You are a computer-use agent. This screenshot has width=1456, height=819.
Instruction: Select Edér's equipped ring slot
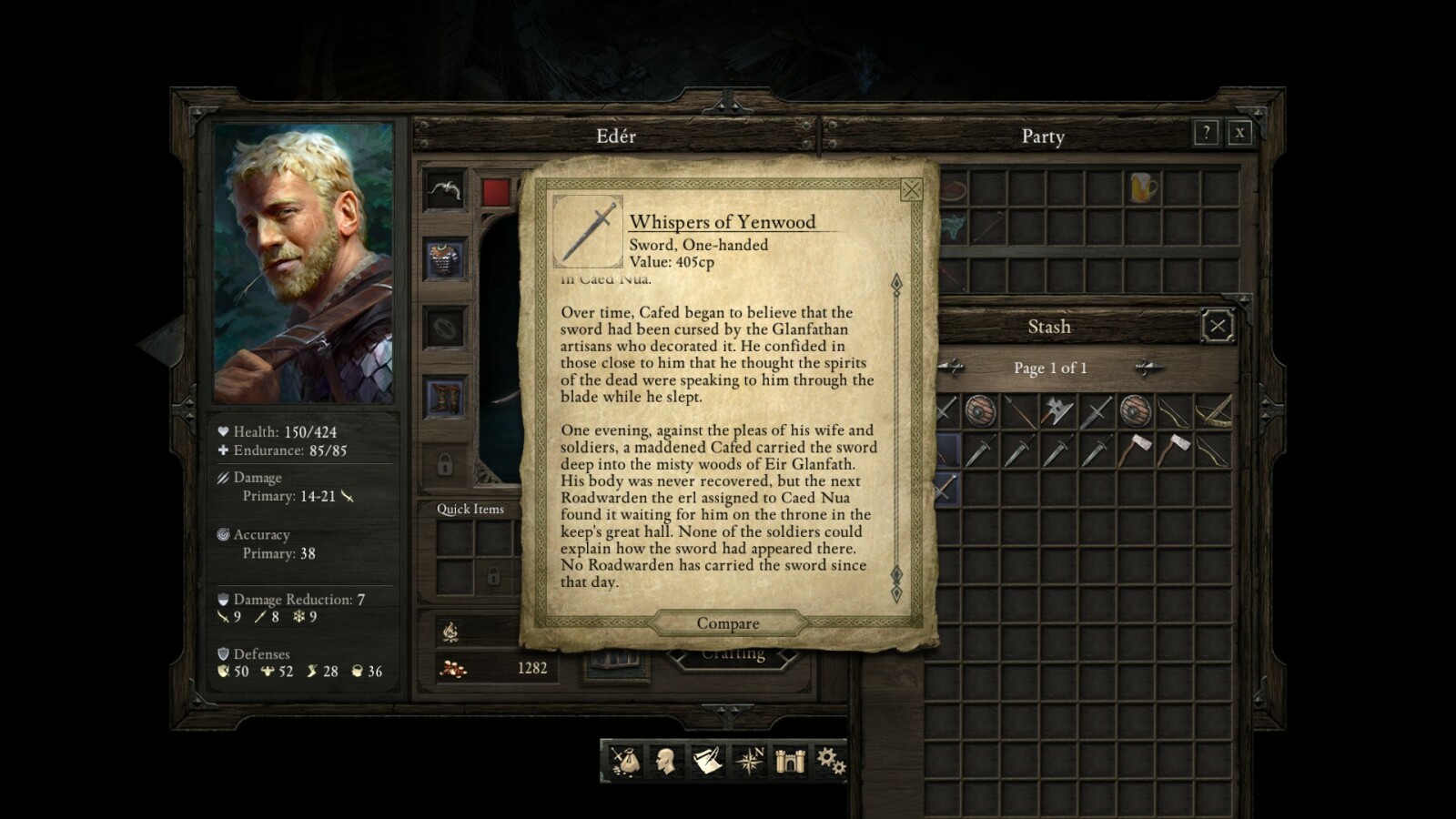(x=445, y=329)
